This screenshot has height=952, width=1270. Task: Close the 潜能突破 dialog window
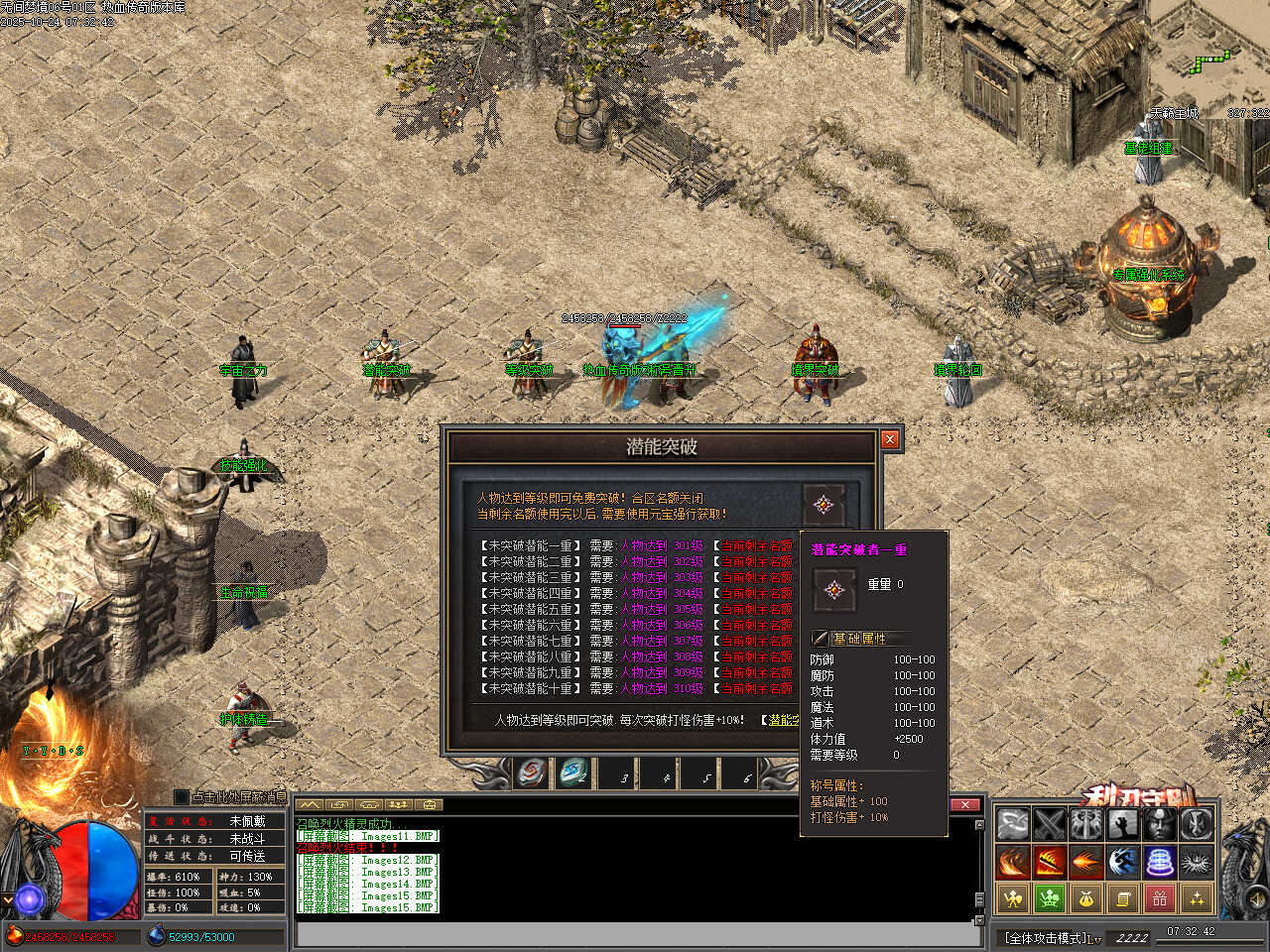[890, 439]
